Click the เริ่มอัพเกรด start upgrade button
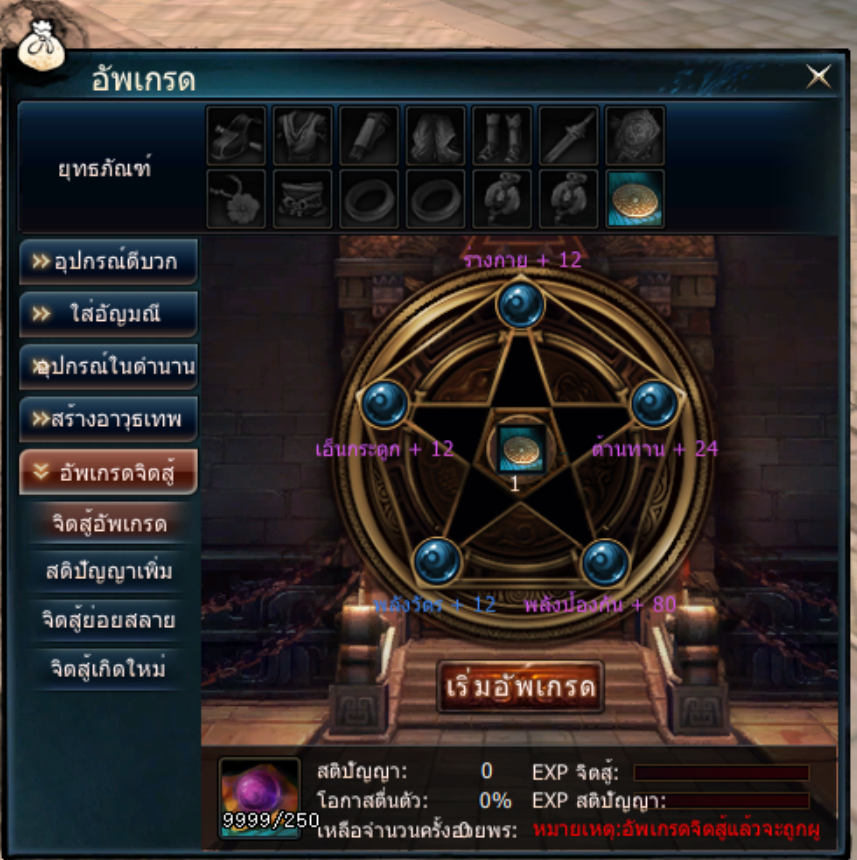 coord(520,687)
